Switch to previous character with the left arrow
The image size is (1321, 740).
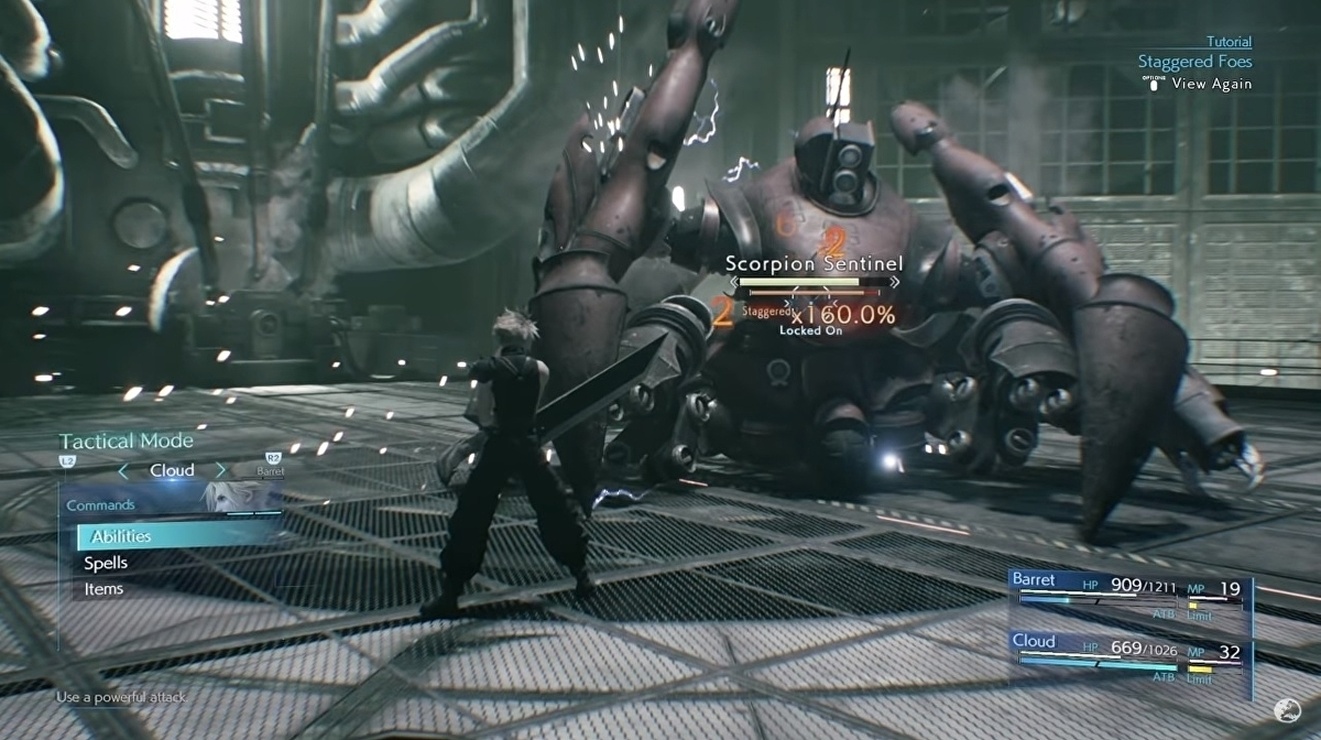(122, 470)
